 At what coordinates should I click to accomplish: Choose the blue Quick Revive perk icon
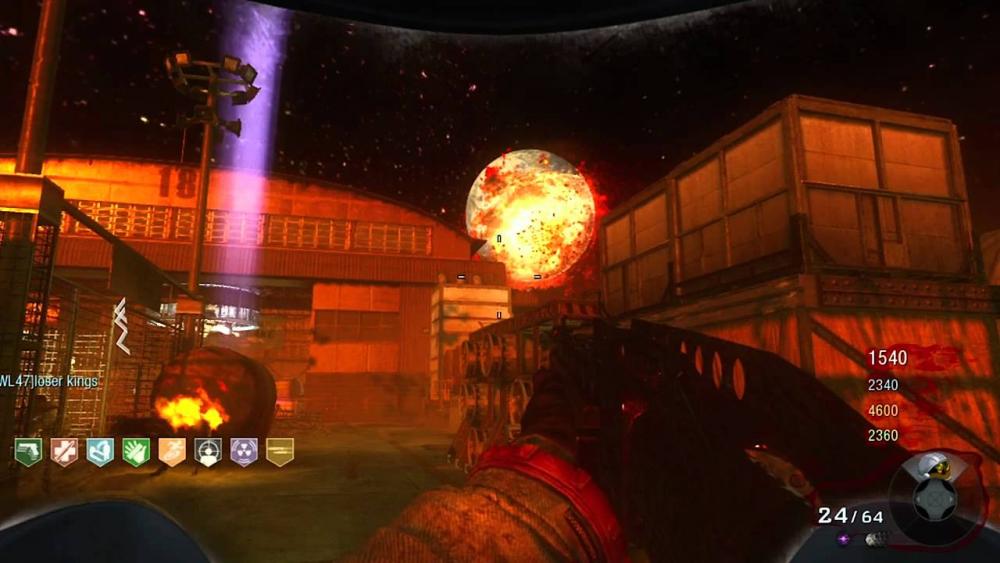coord(100,452)
